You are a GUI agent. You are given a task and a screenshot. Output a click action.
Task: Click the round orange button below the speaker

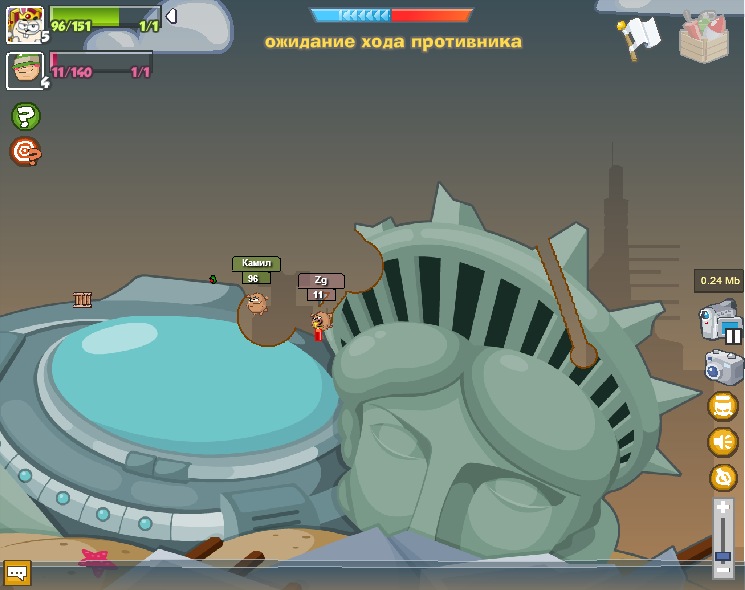click(722, 477)
